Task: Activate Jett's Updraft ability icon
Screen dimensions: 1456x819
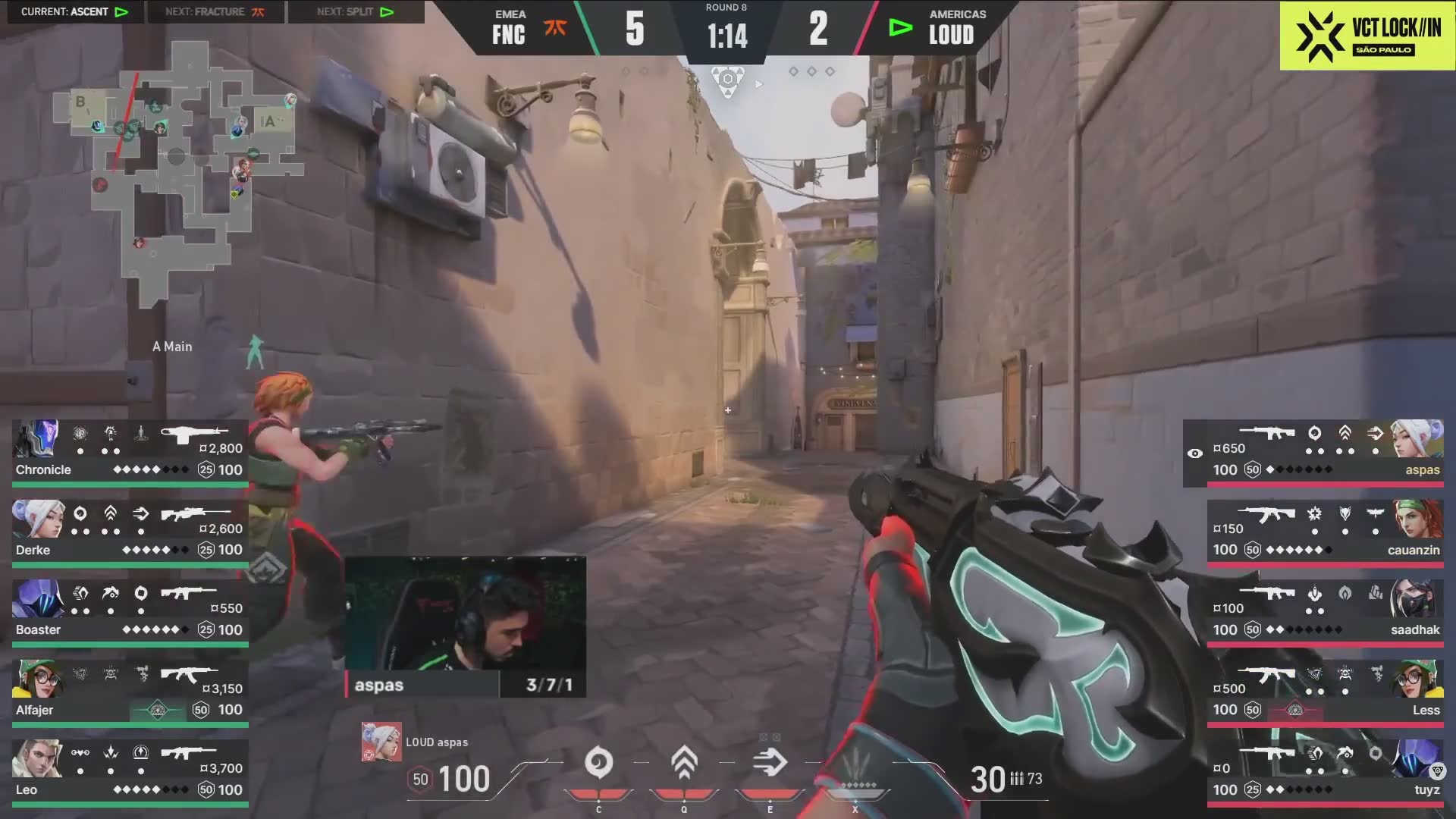Action: pos(684,763)
